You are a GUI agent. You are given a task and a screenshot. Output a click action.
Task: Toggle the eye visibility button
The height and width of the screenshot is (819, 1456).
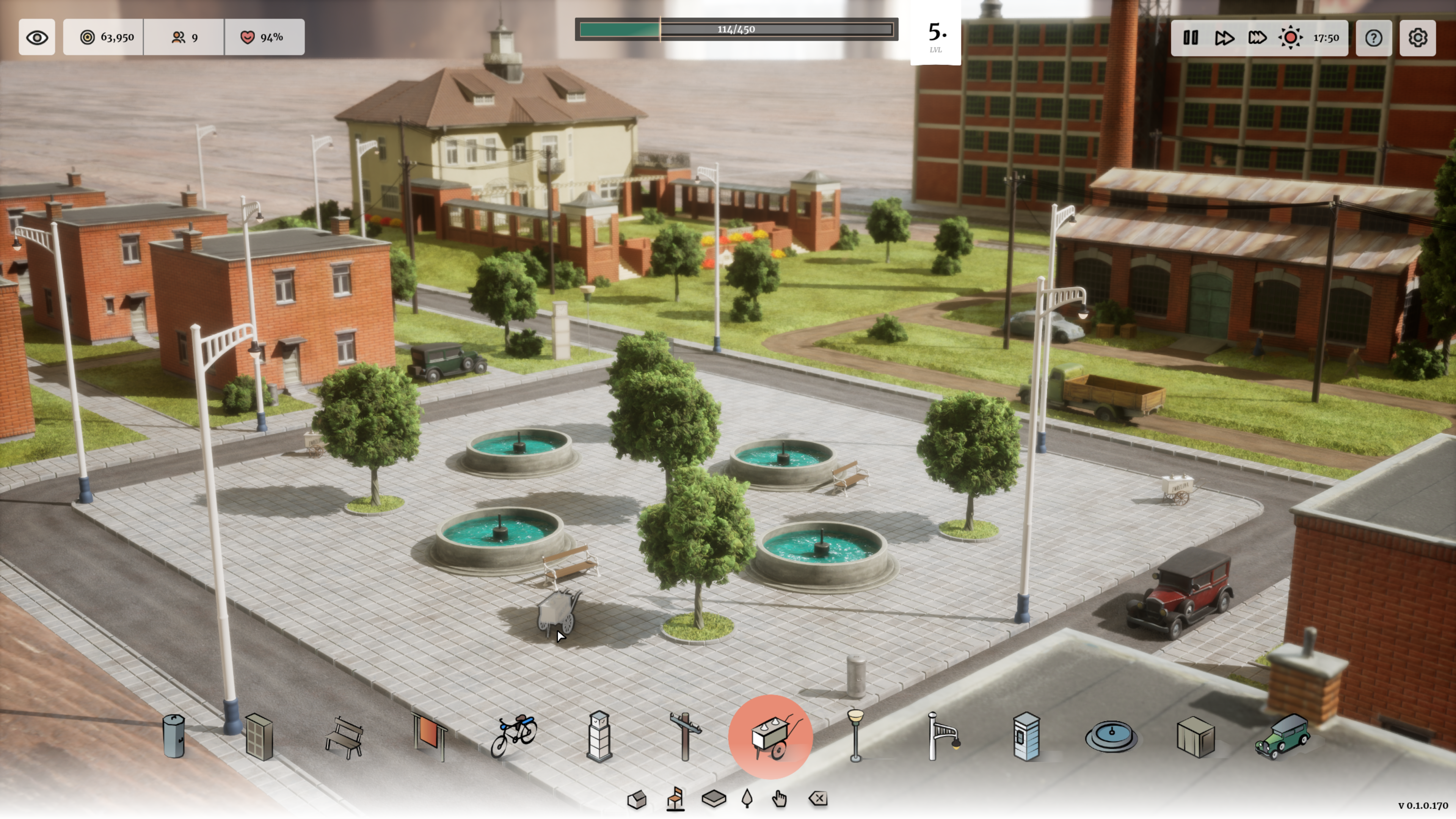click(x=37, y=37)
